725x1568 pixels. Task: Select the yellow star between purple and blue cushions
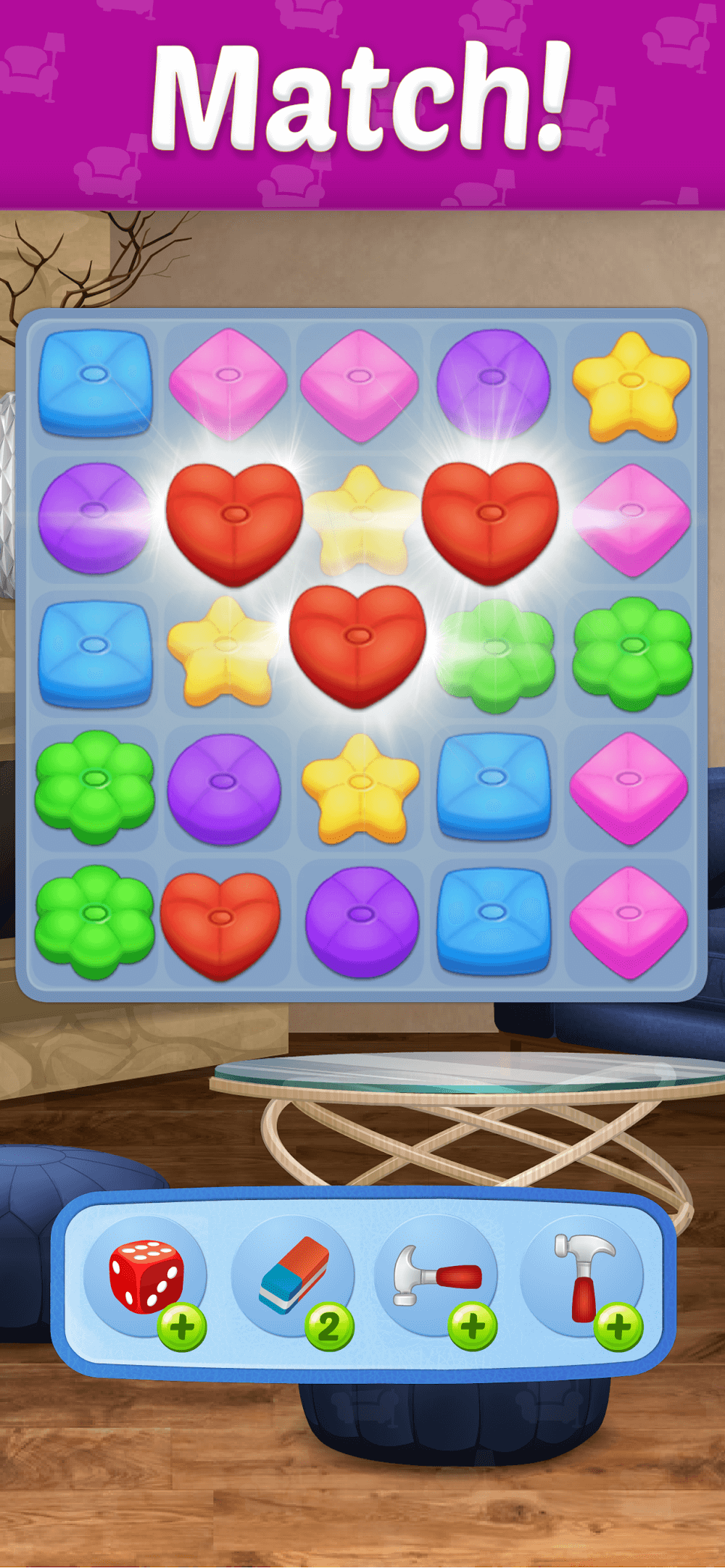(360, 788)
